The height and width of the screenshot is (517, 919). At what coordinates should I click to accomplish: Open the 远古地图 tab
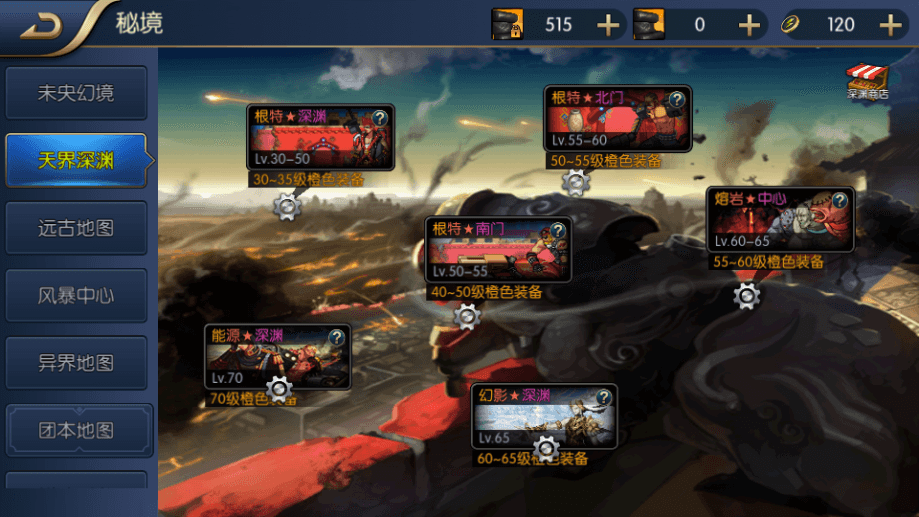click(x=77, y=228)
